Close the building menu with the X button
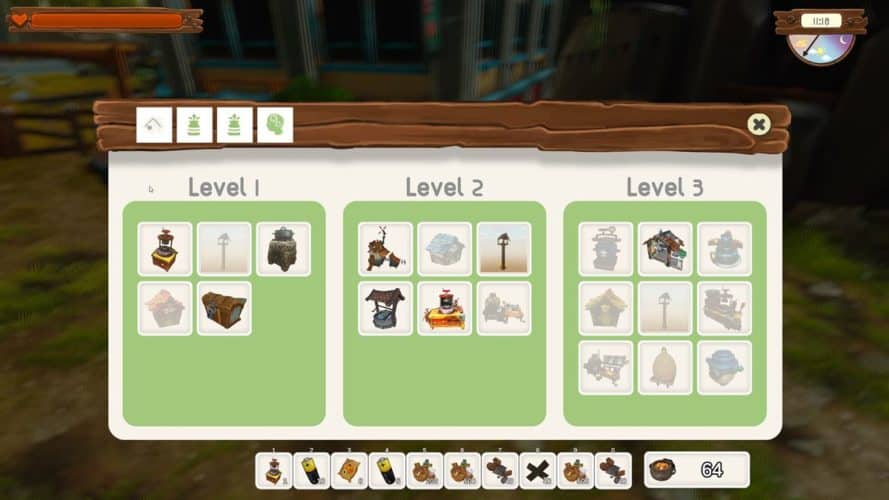The height and width of the screenshot is (500, 889). click(x=759, y=125)
